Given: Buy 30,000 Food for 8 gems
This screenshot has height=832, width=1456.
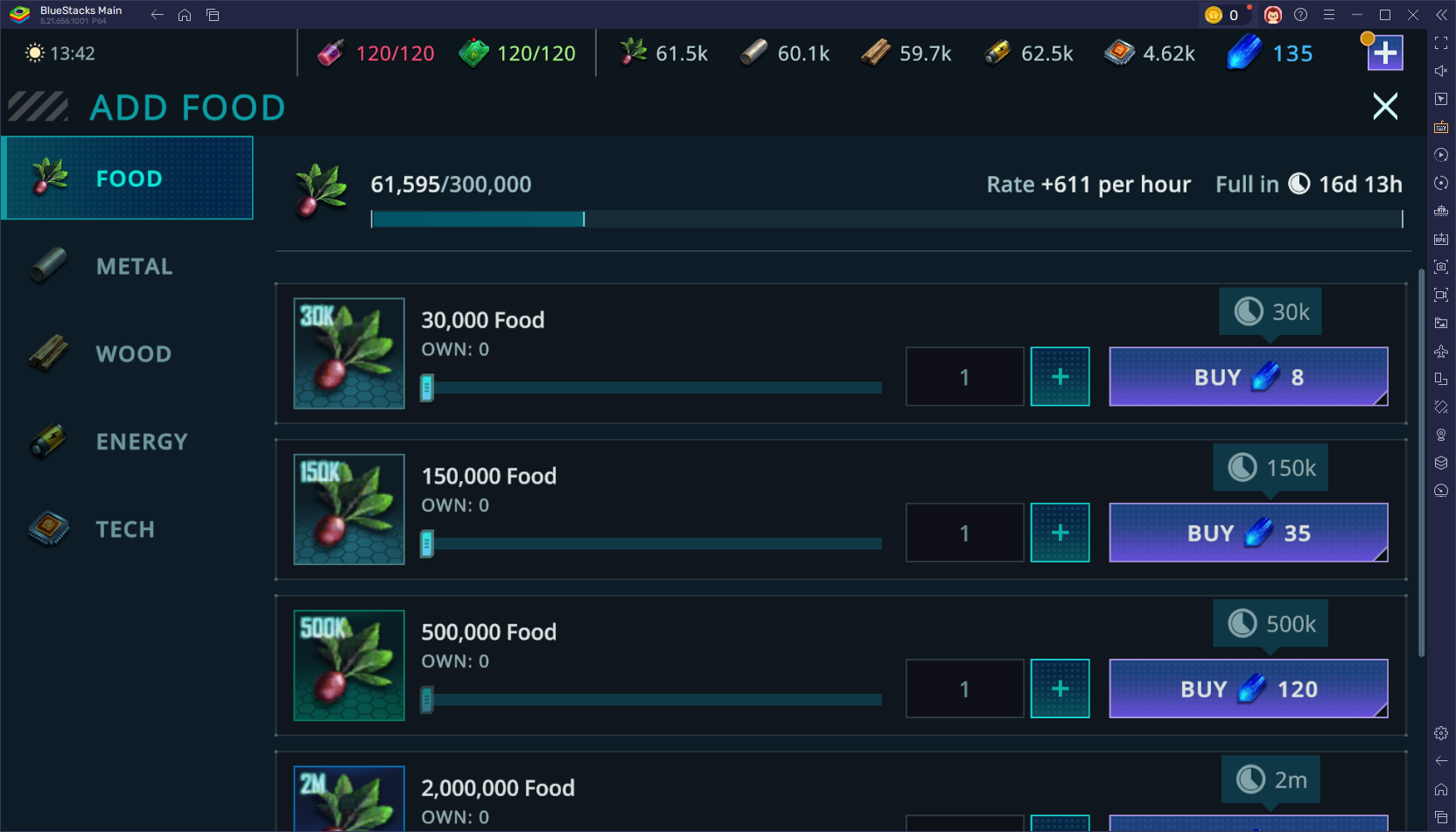Looking at the screenshot, I should tap(1248, 376).
